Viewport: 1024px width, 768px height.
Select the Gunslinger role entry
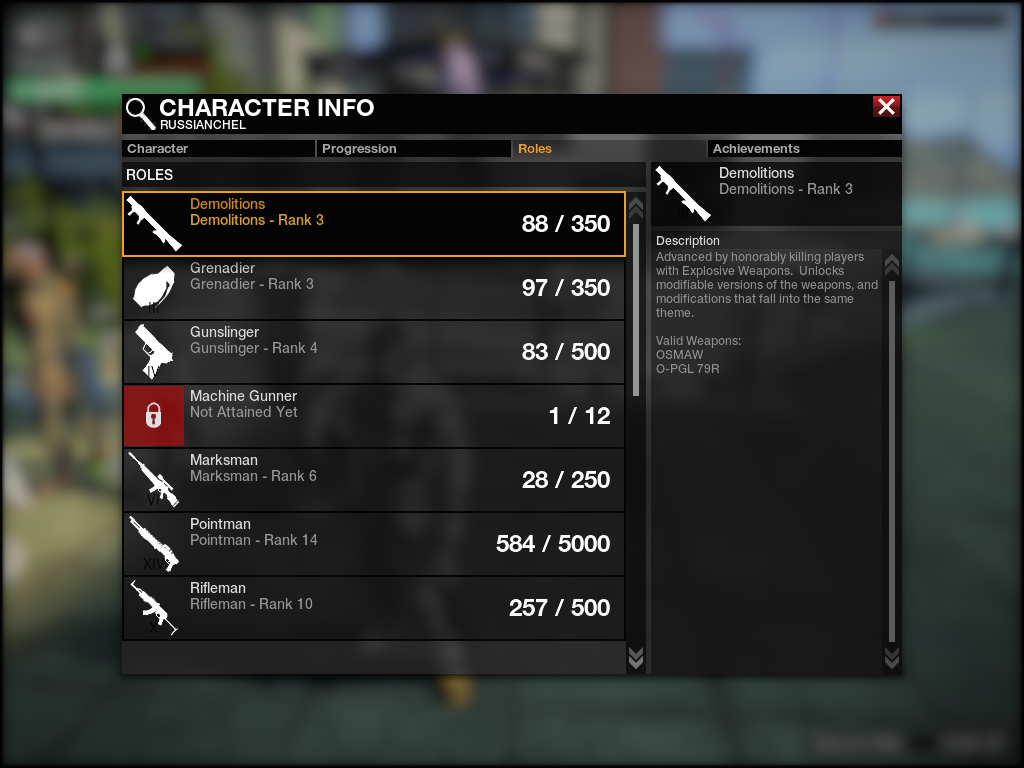pyautogui.click(x=373, y=352)
